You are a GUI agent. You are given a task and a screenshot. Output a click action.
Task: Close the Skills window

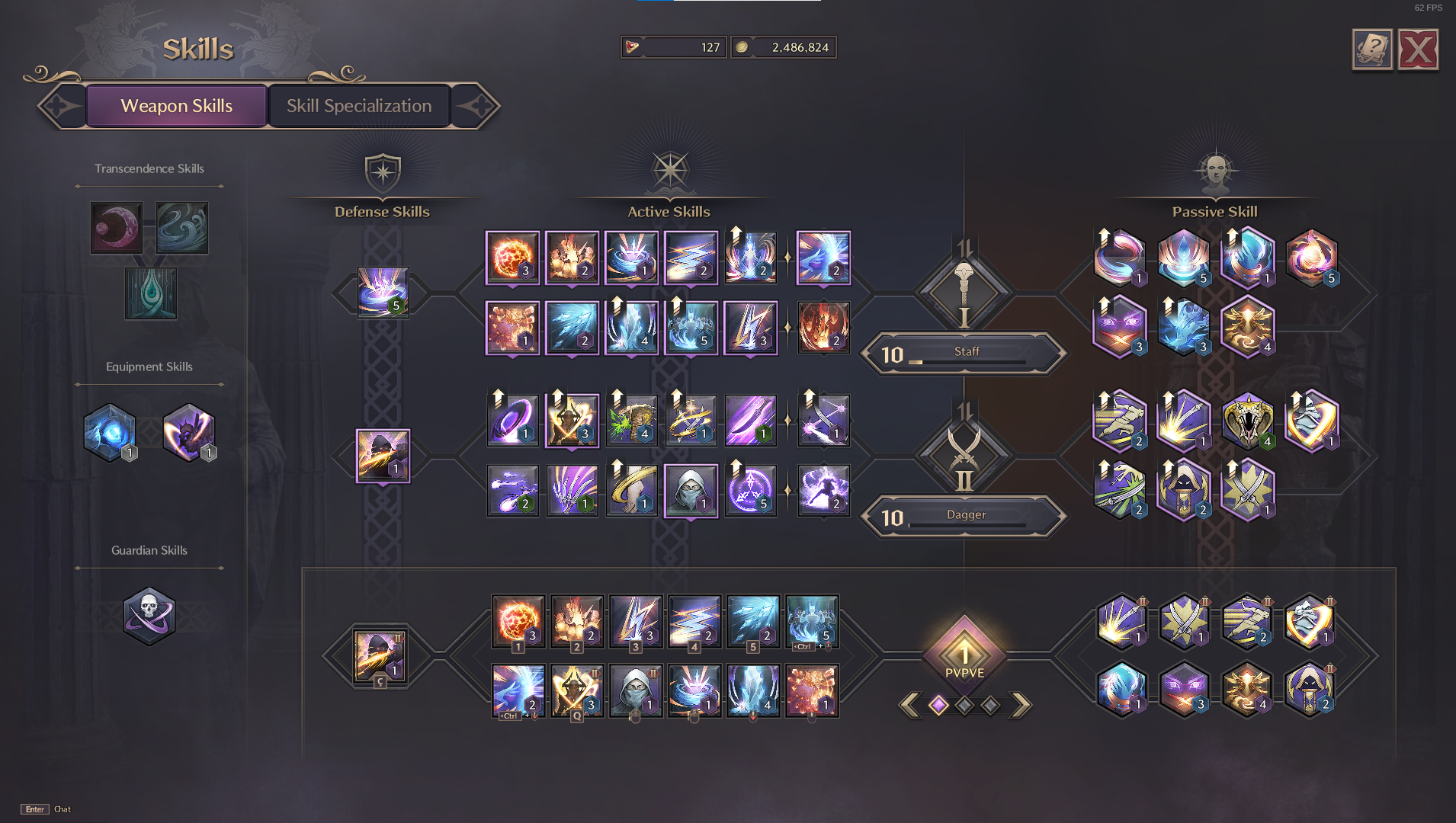[x=1418, y=50]
